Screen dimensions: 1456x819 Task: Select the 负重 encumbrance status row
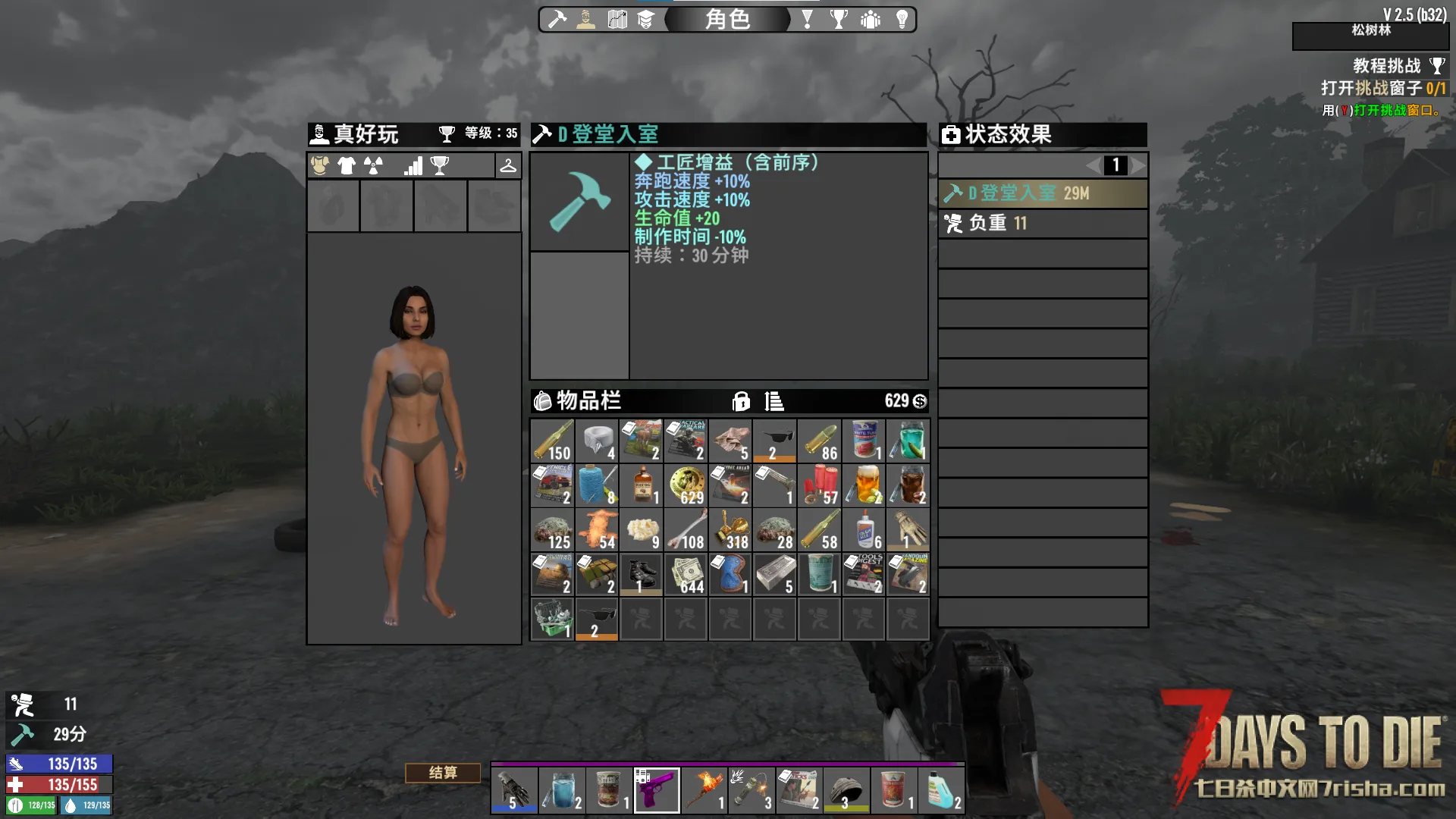click(x=1042, y=224)
